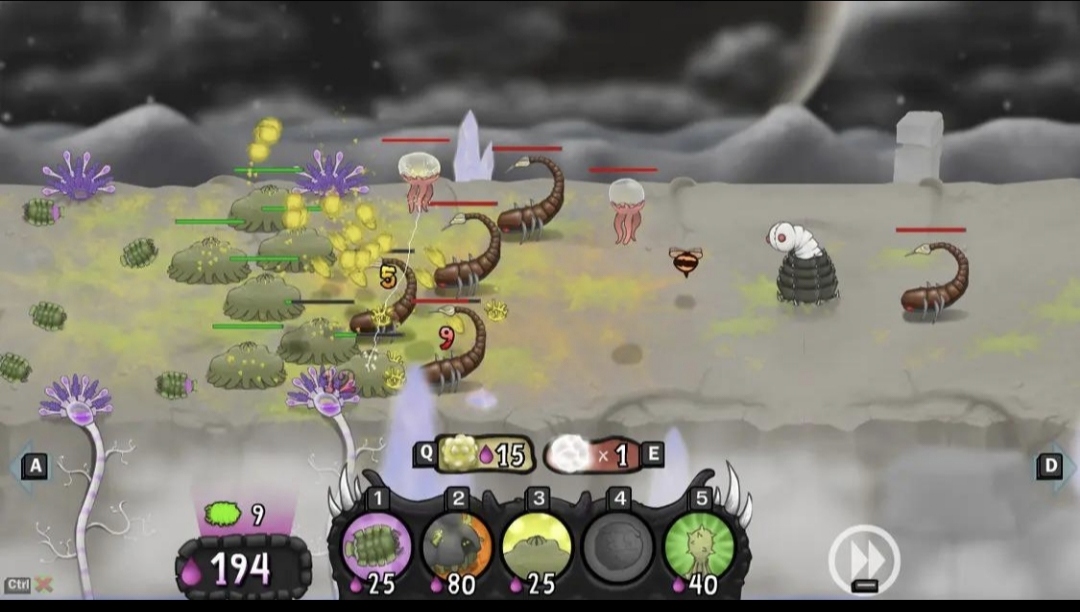Pick the spiky green plant costing 40
Screen dimensions: 1080x612
(698, 546)
